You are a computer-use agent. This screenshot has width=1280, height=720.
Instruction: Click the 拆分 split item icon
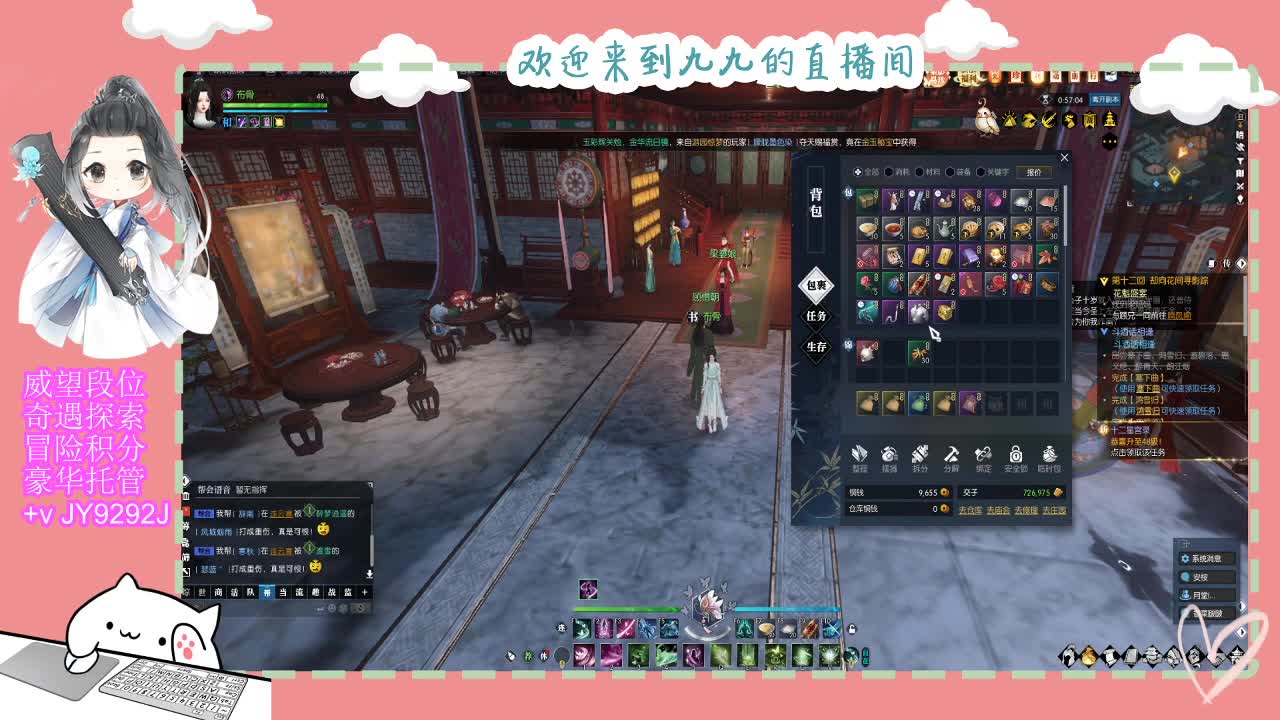point(918,457)
